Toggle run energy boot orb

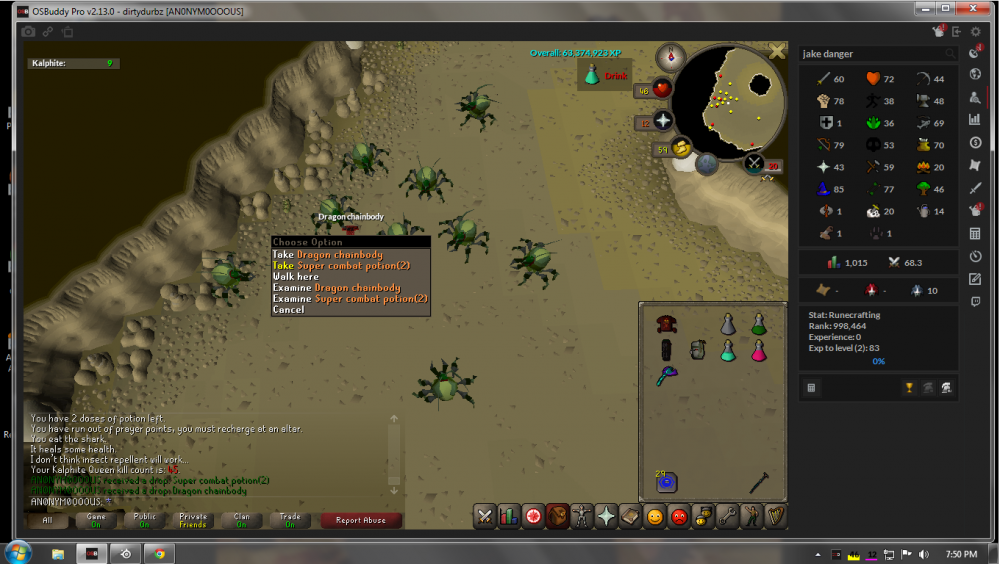point(683,149)
